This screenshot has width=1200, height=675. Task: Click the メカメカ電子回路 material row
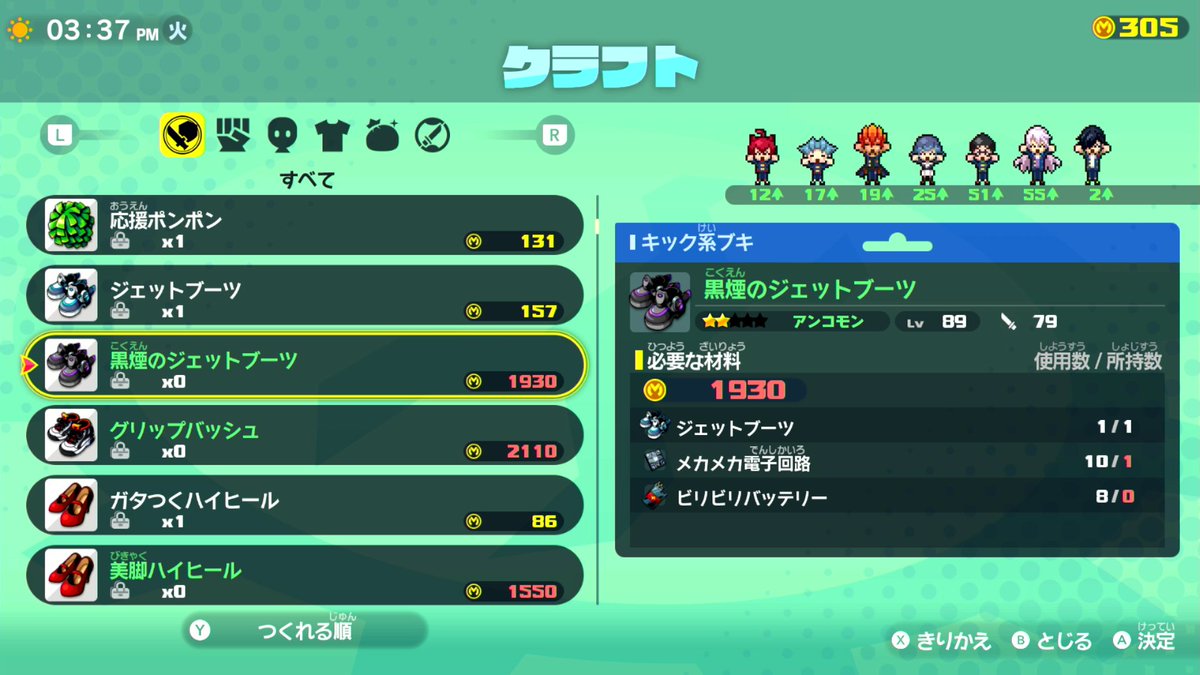pyautogui.click(x=890, y=462)
